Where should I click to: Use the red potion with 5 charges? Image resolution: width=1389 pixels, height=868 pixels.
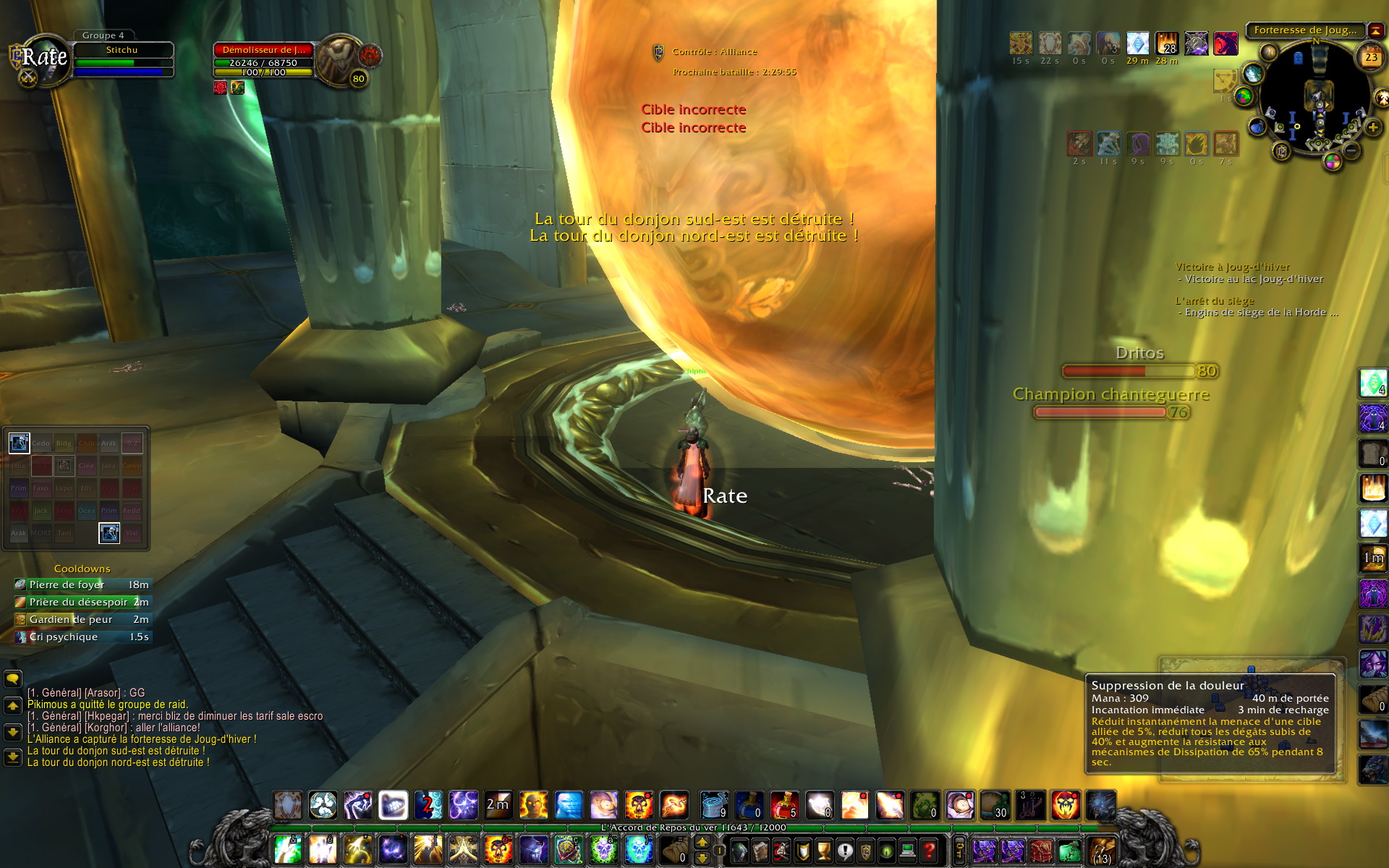coord(784,805)
